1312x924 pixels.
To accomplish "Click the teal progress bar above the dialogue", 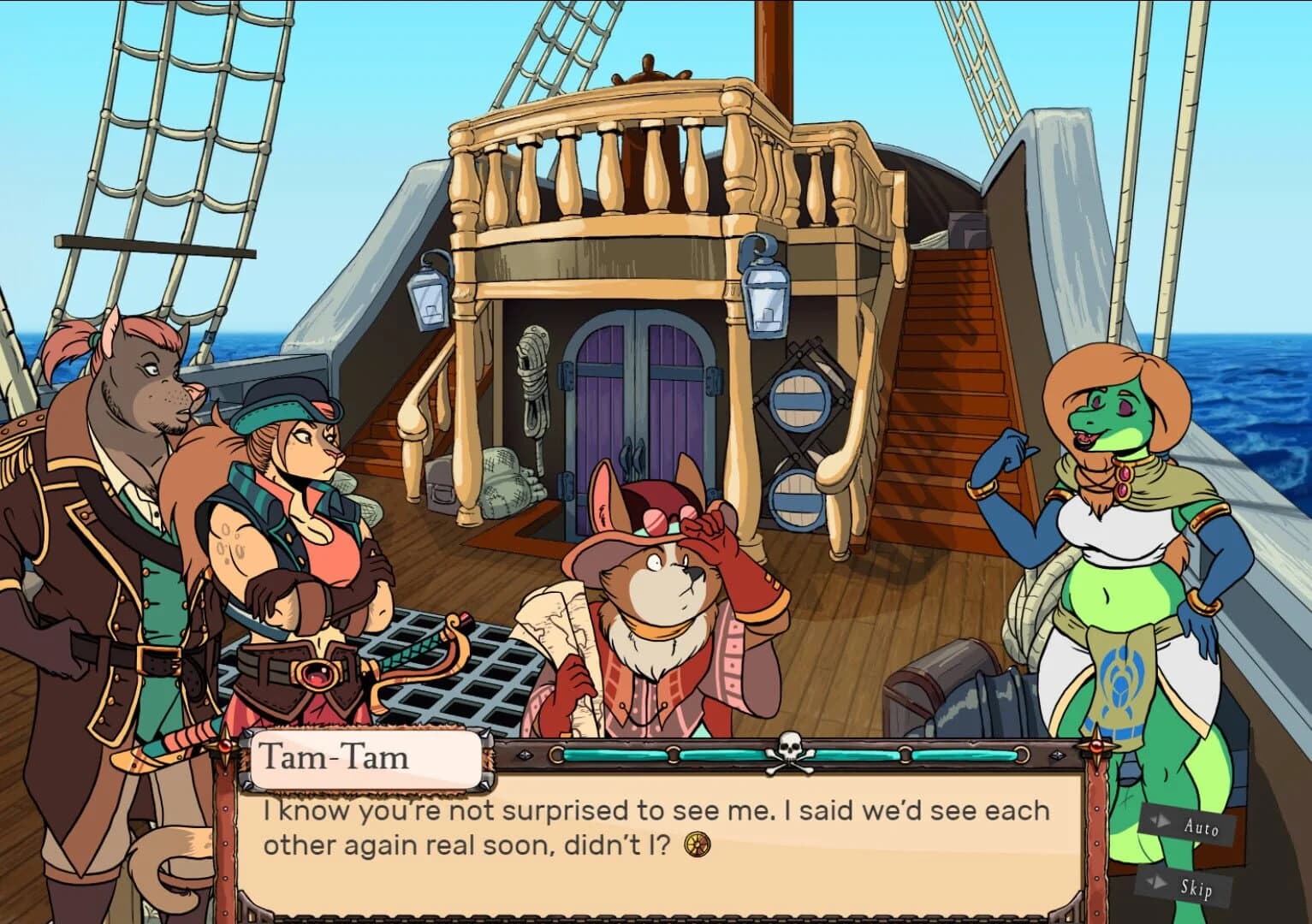I will coord(599,754).
